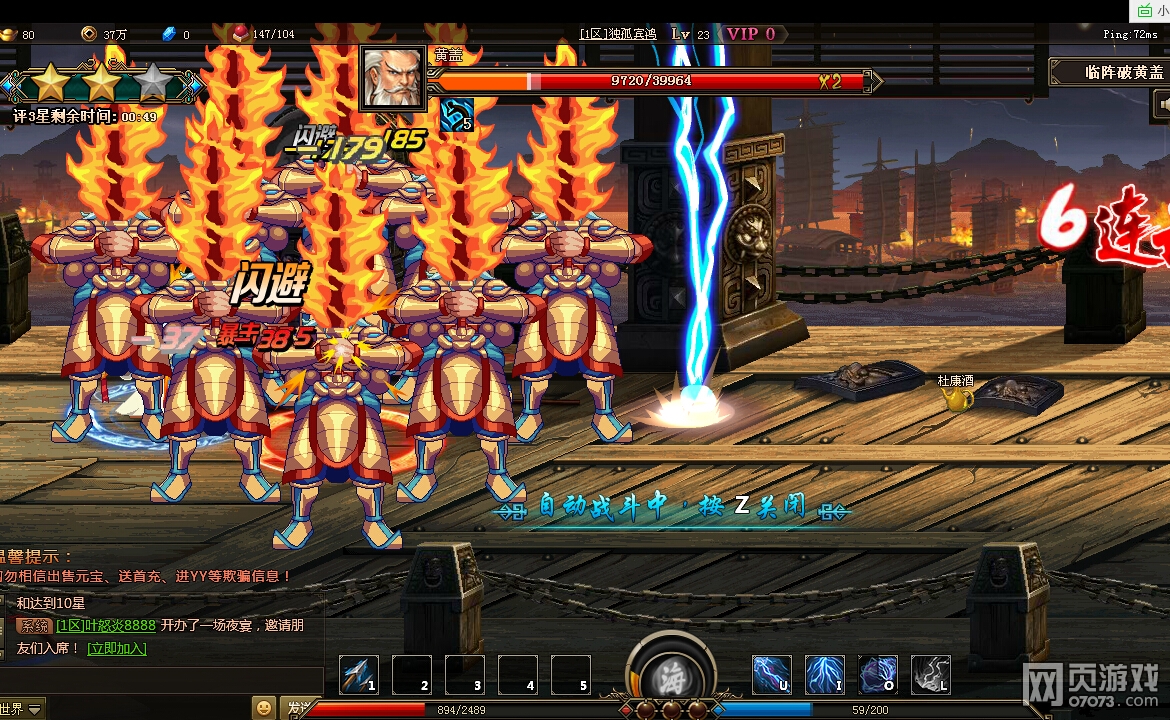Use the spear skill in slot 1

point(359,675)
